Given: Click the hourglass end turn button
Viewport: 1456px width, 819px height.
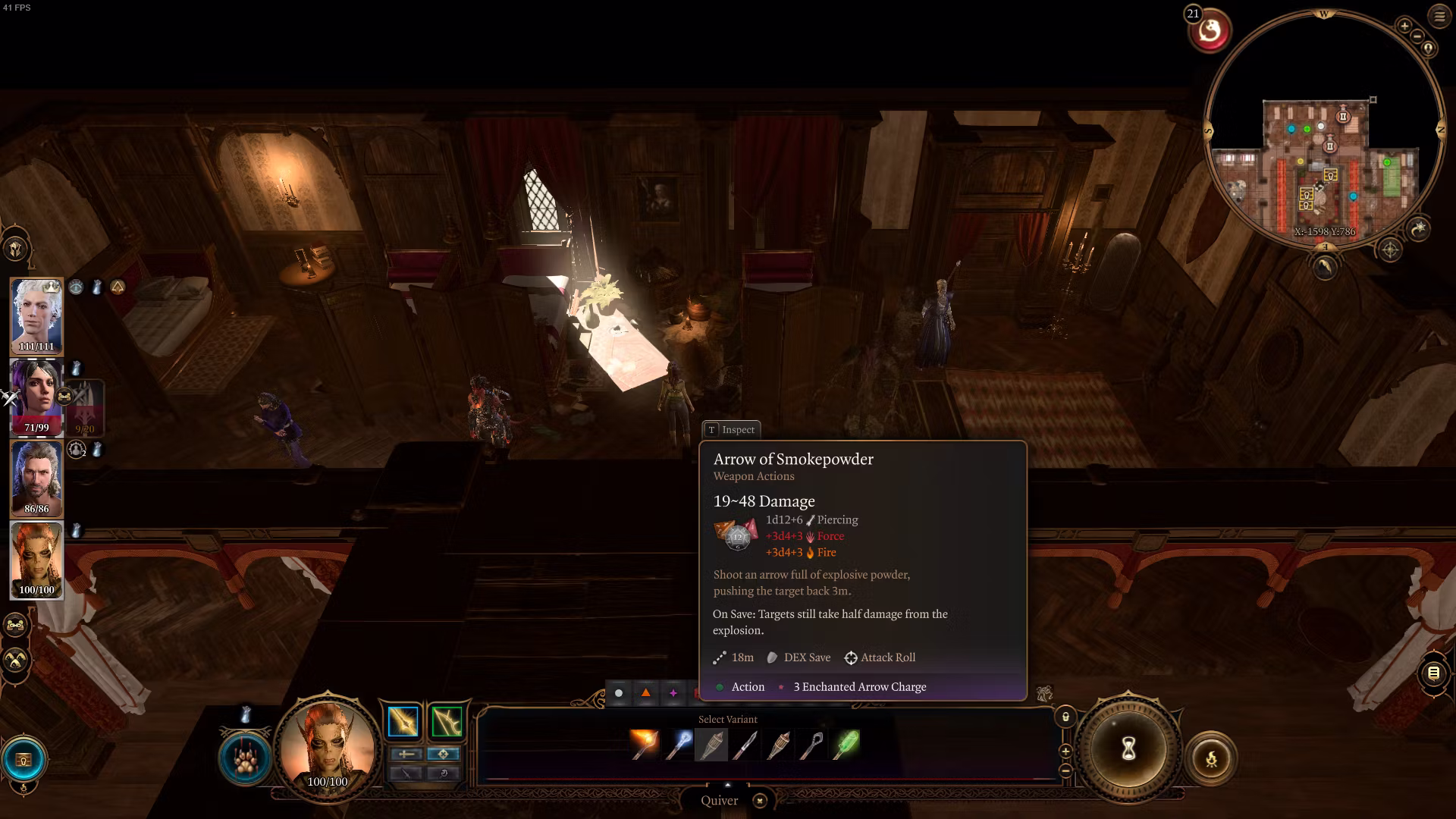Looking at the screenshot, I should coord(1128,749).
